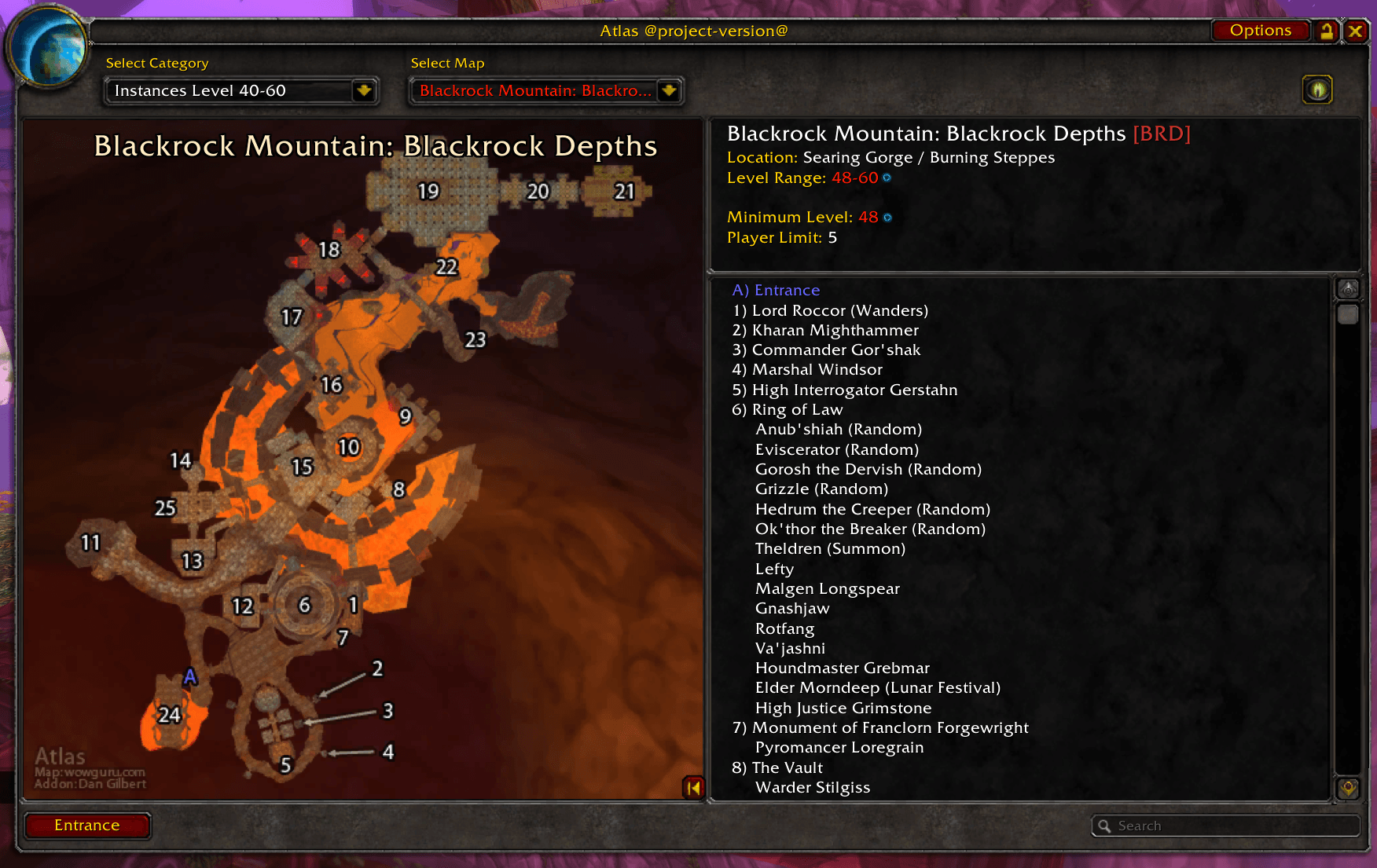Screen dimensions: 1377x868
Task: Open the Atlas Options panel
Action: [1260, 31]
